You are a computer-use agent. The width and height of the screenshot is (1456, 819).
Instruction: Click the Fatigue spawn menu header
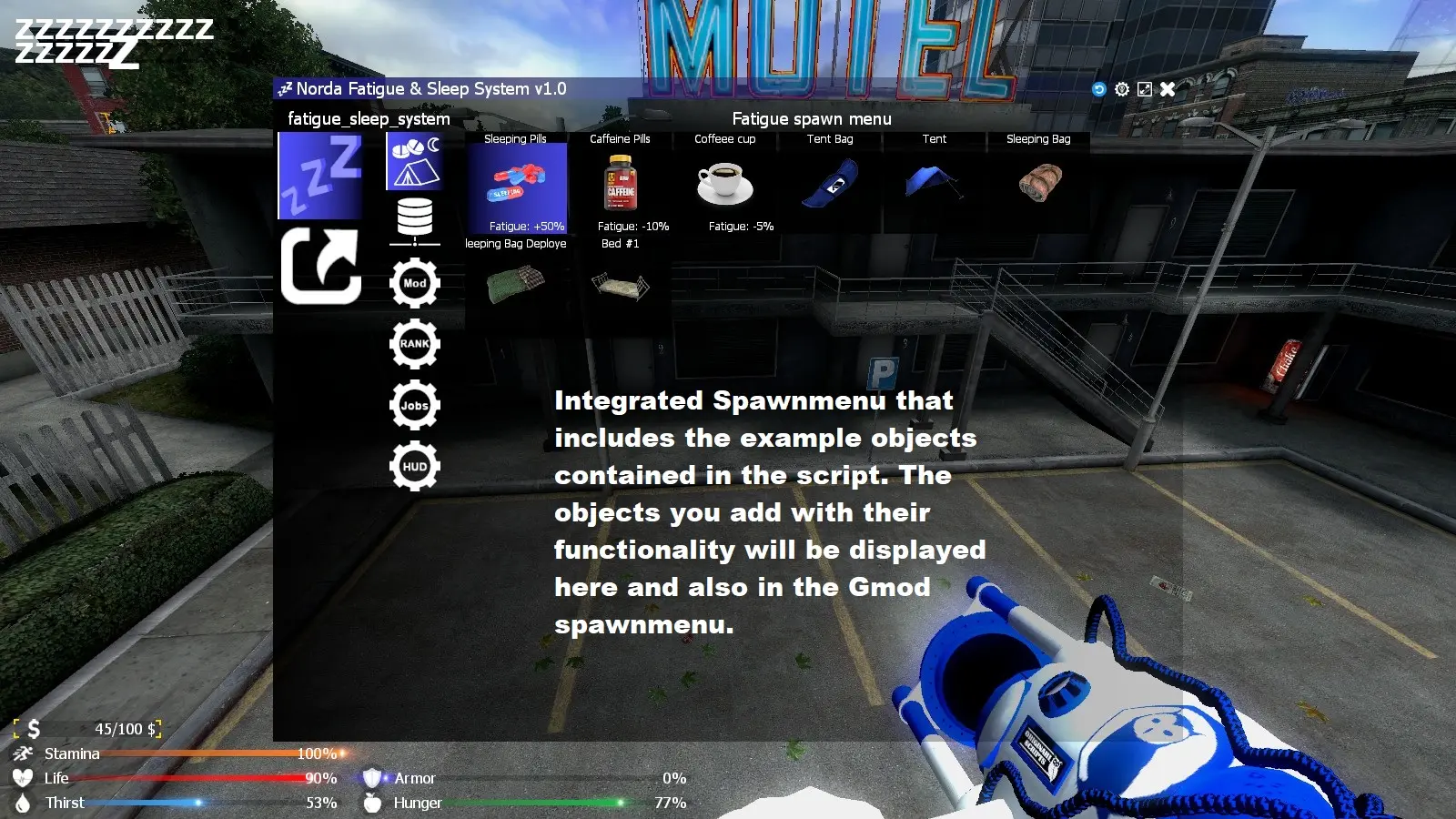(x=812, y=118)
